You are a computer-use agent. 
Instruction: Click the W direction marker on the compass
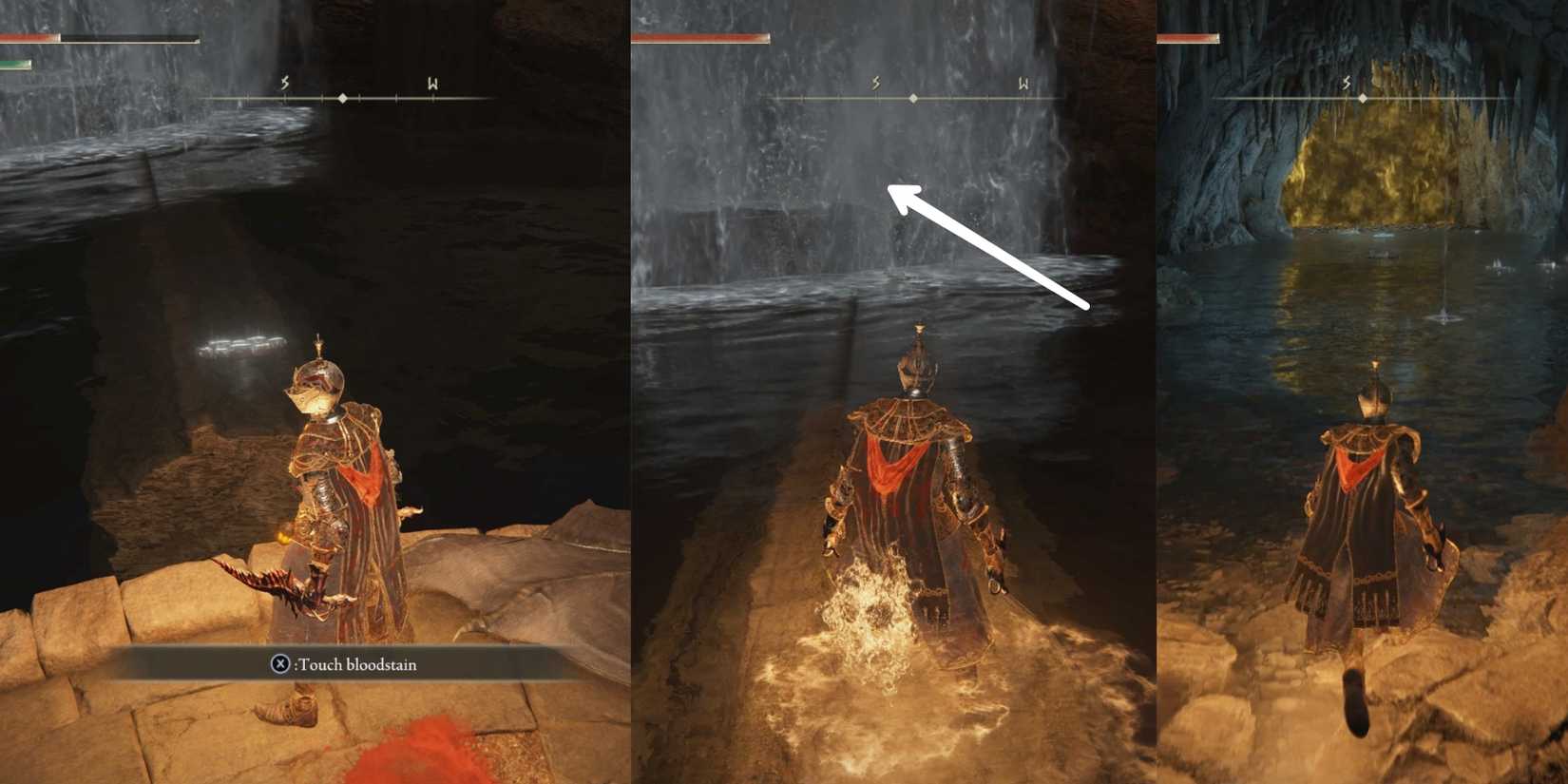click(432, 84)
